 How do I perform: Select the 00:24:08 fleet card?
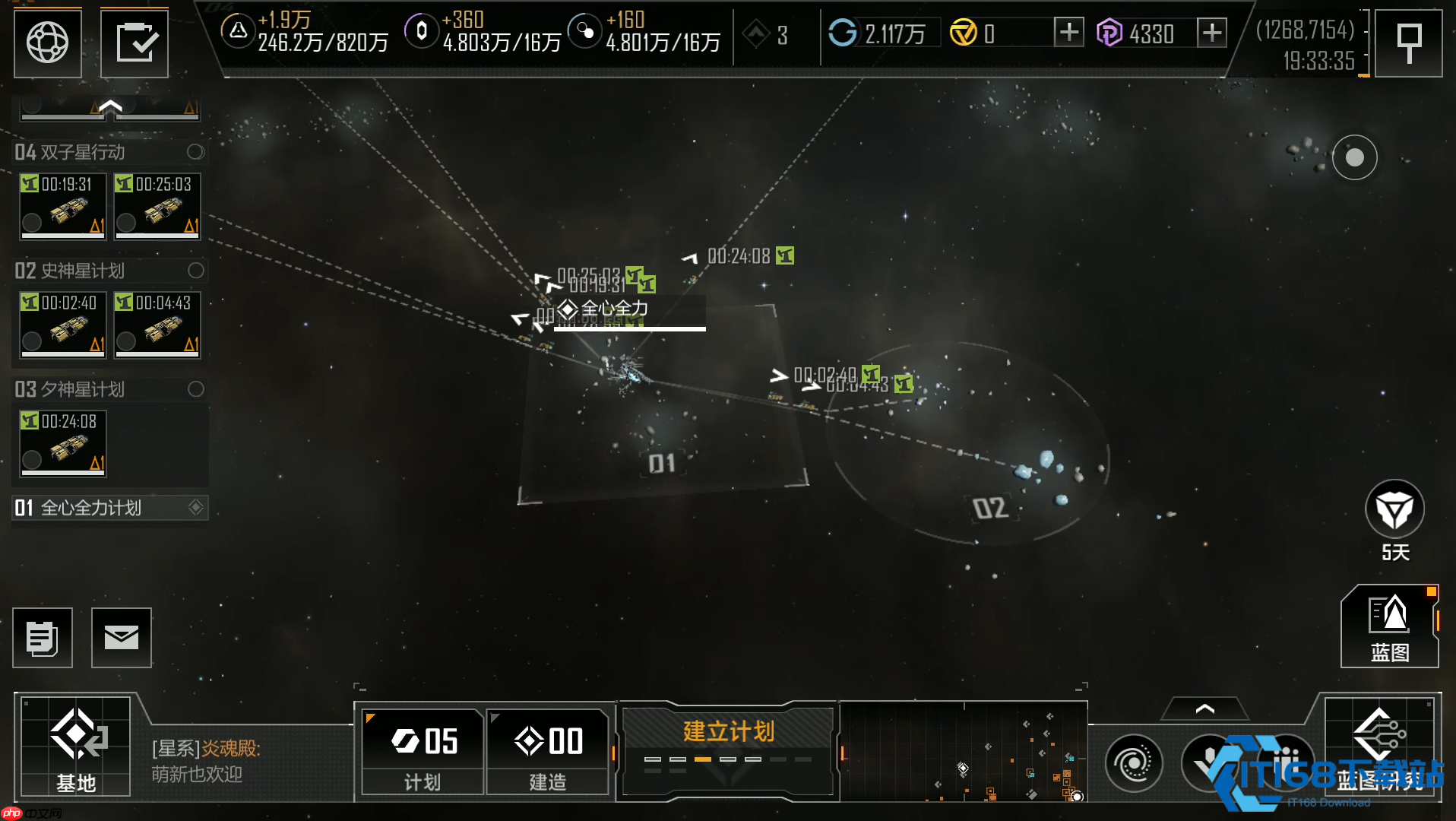tap(63, 443)
